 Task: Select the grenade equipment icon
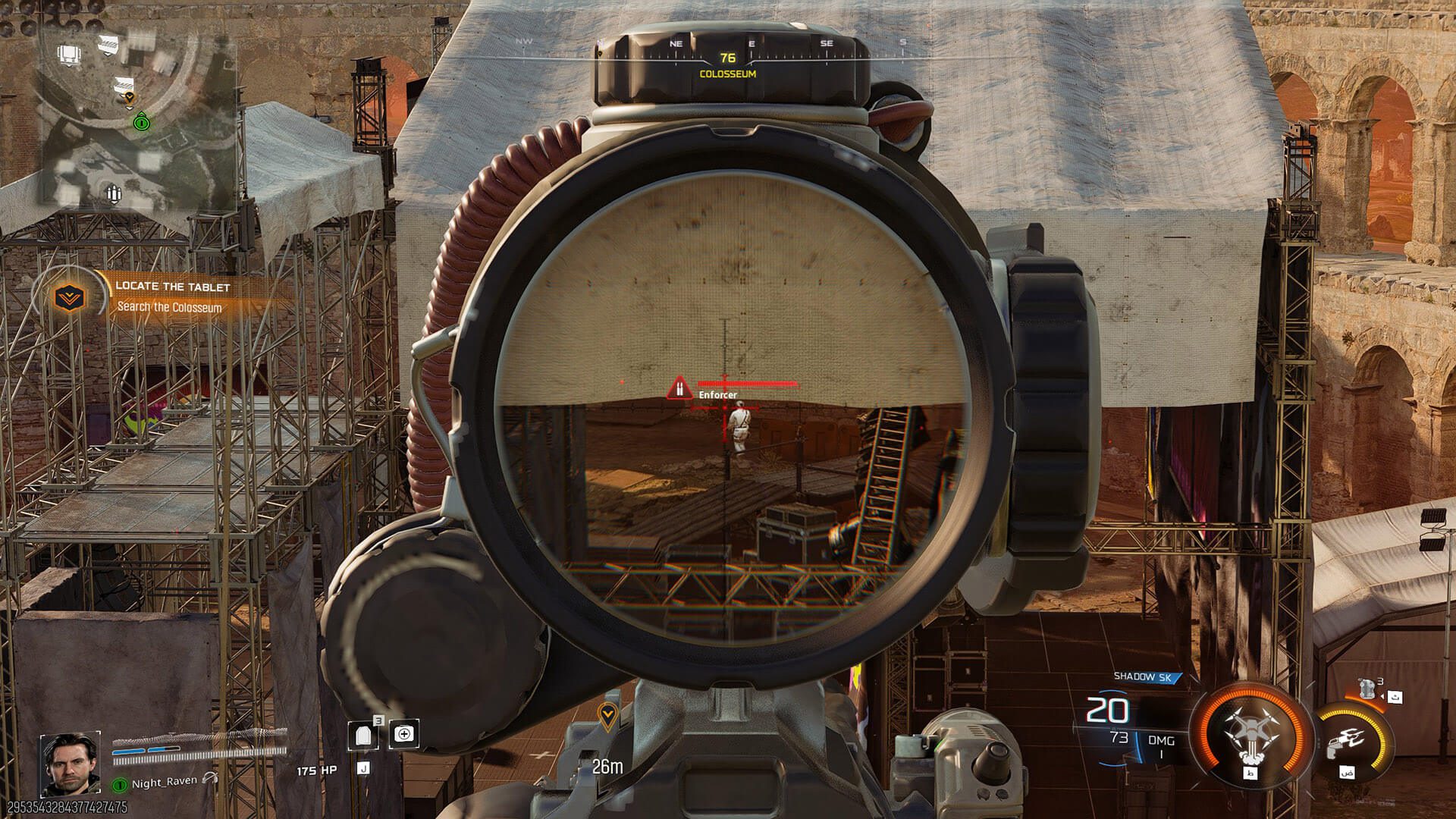coord(1368,689)
